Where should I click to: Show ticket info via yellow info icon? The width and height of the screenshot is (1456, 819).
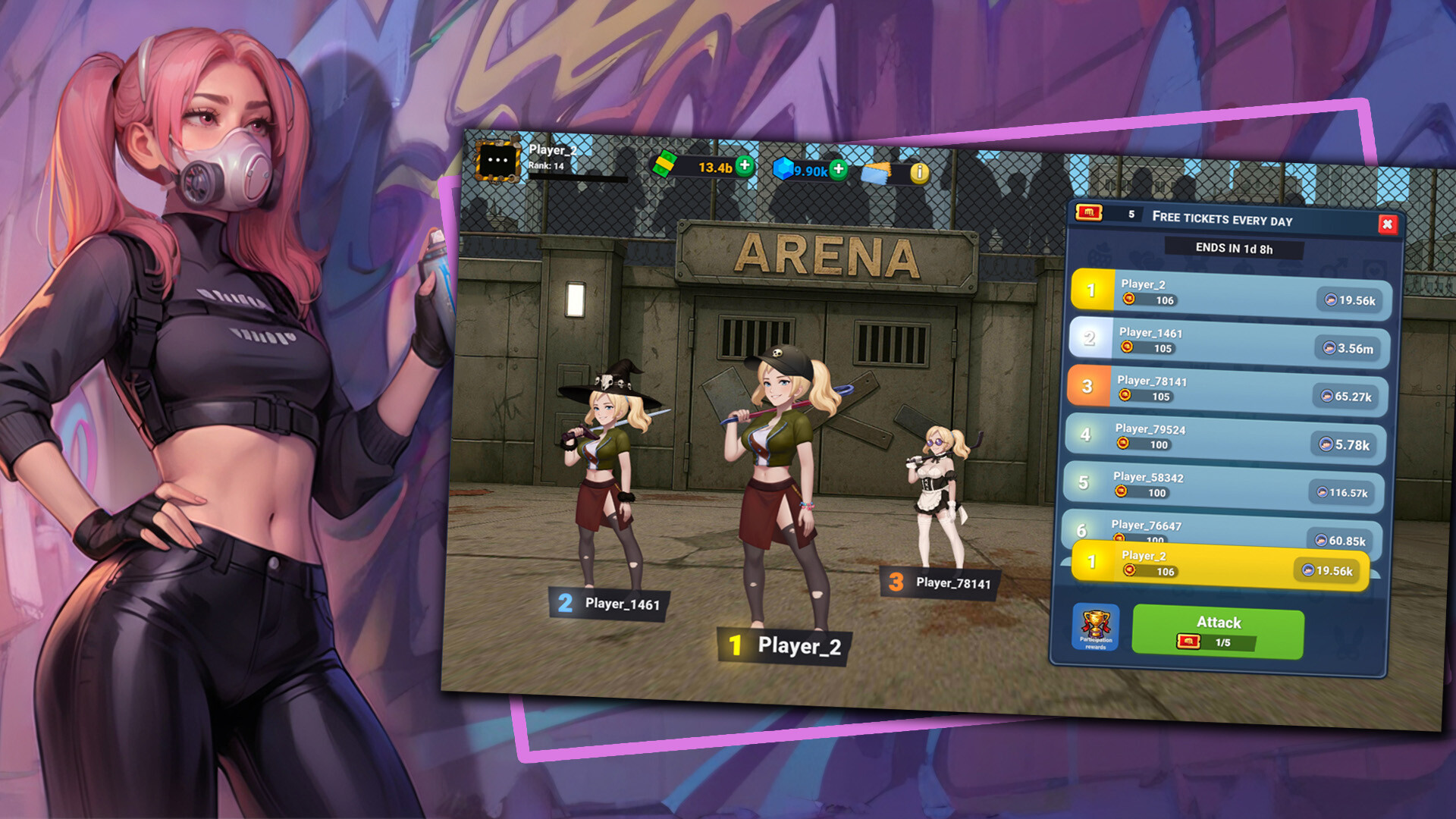919,173
